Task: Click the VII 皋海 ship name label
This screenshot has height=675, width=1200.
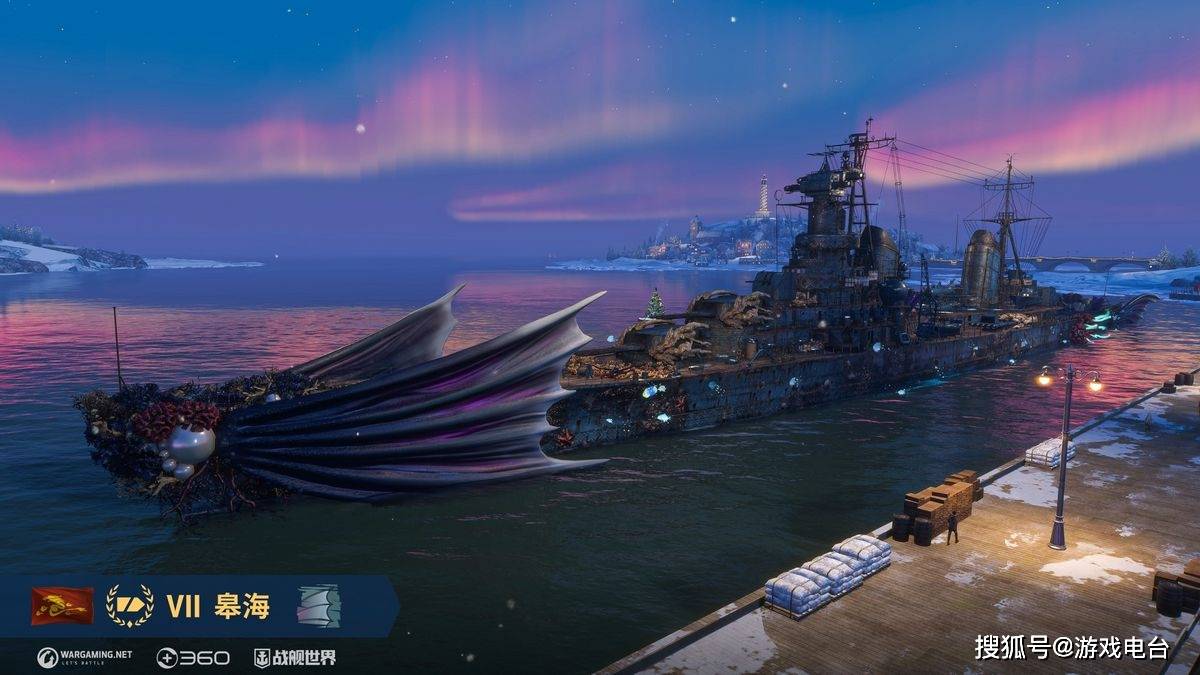Action: [218, 606]
